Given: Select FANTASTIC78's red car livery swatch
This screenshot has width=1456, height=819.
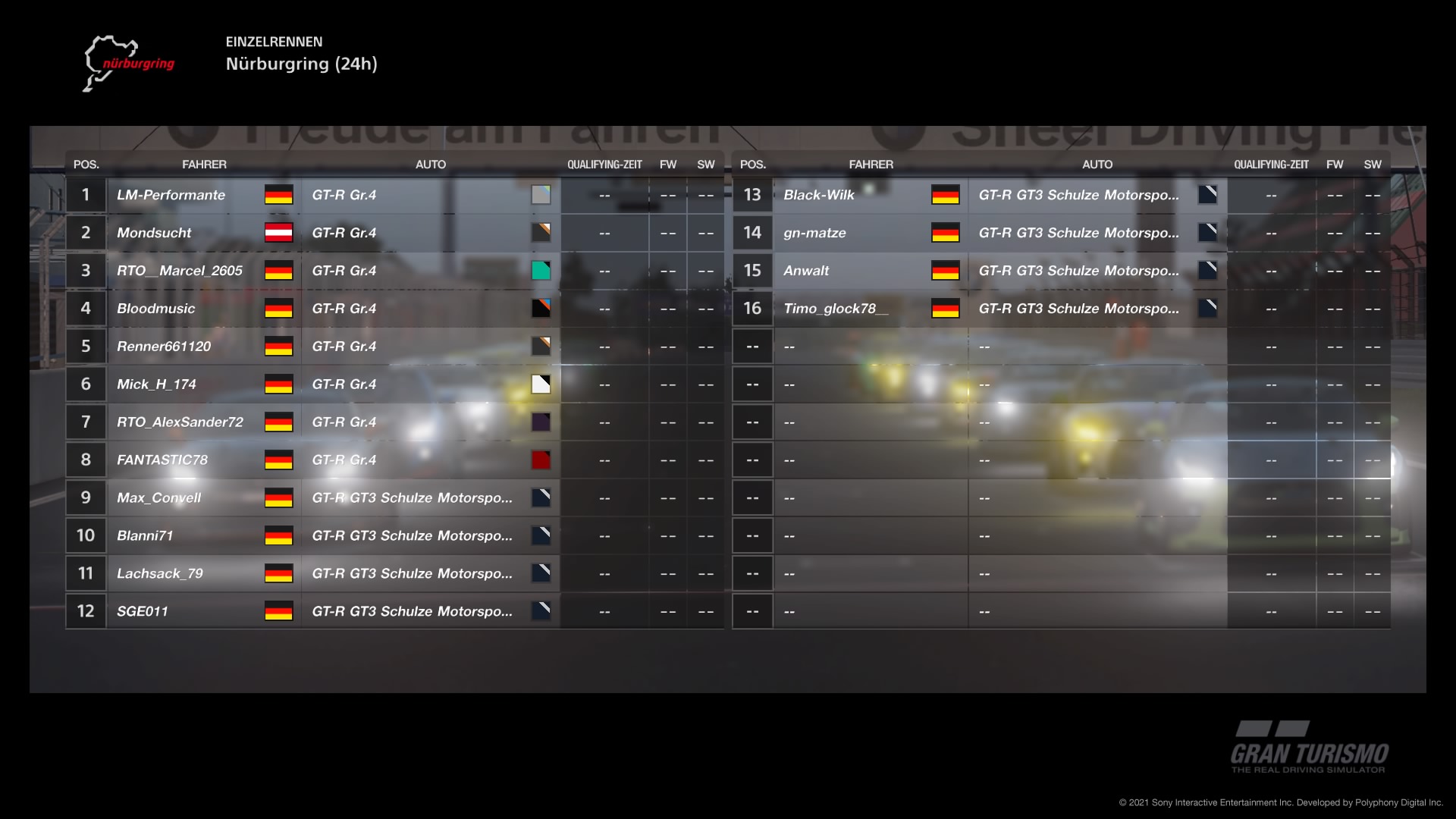Looking at the screenshot, I should tap(541, 460).
